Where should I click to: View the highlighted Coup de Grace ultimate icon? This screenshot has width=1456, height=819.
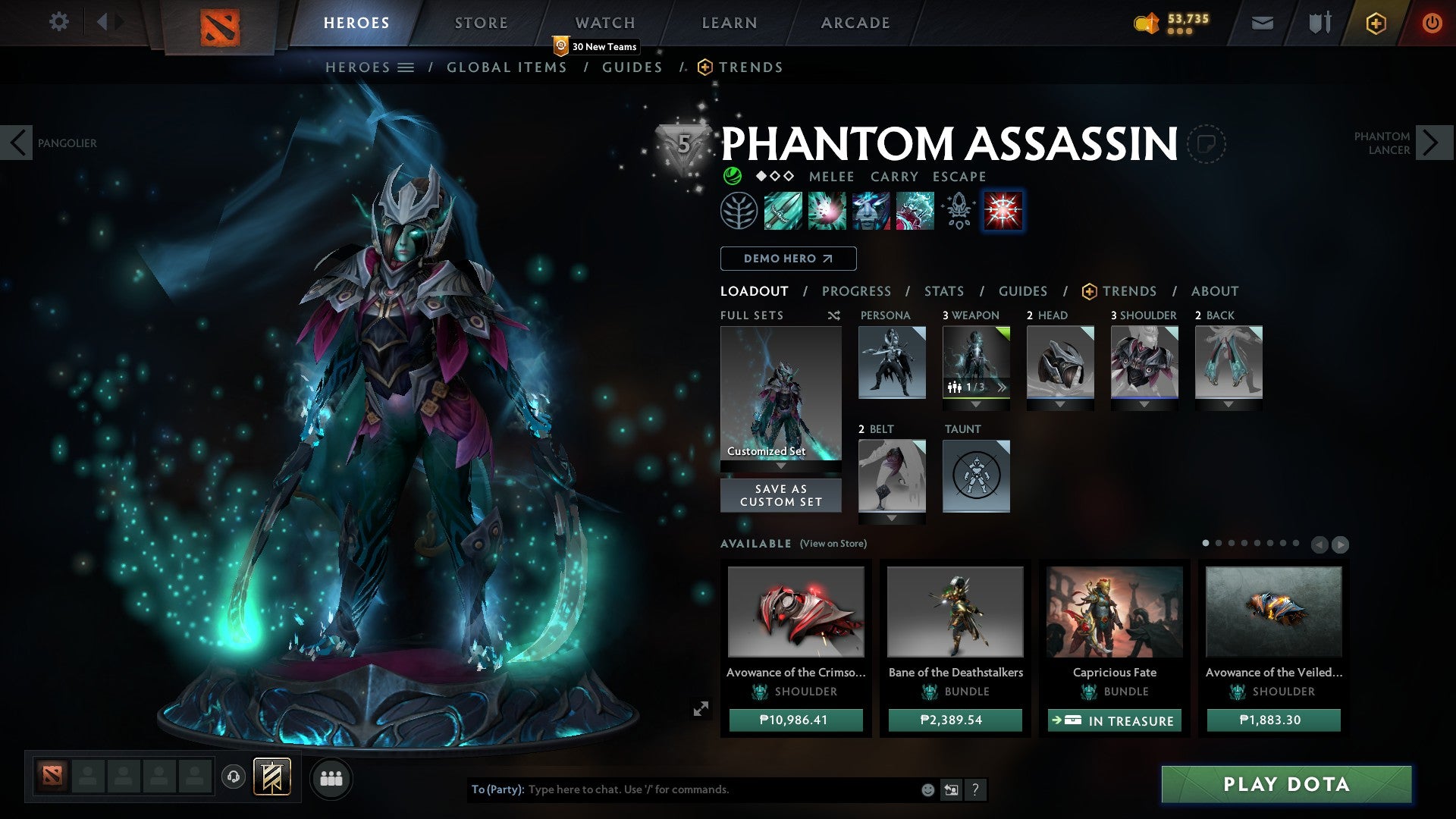click(x=1003, y=211)
